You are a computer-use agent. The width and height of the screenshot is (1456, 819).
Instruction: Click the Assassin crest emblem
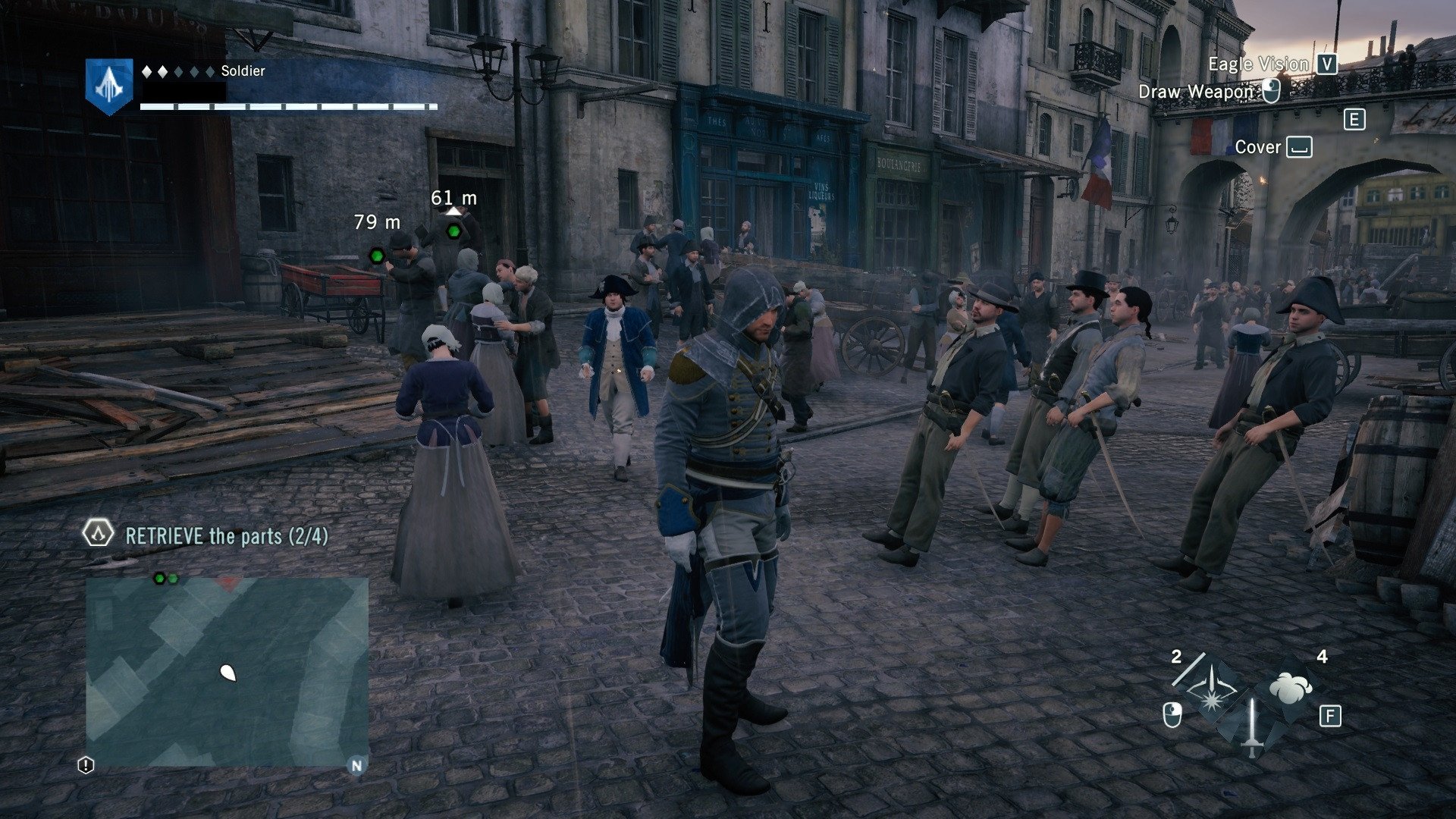(x=109, y=85)
